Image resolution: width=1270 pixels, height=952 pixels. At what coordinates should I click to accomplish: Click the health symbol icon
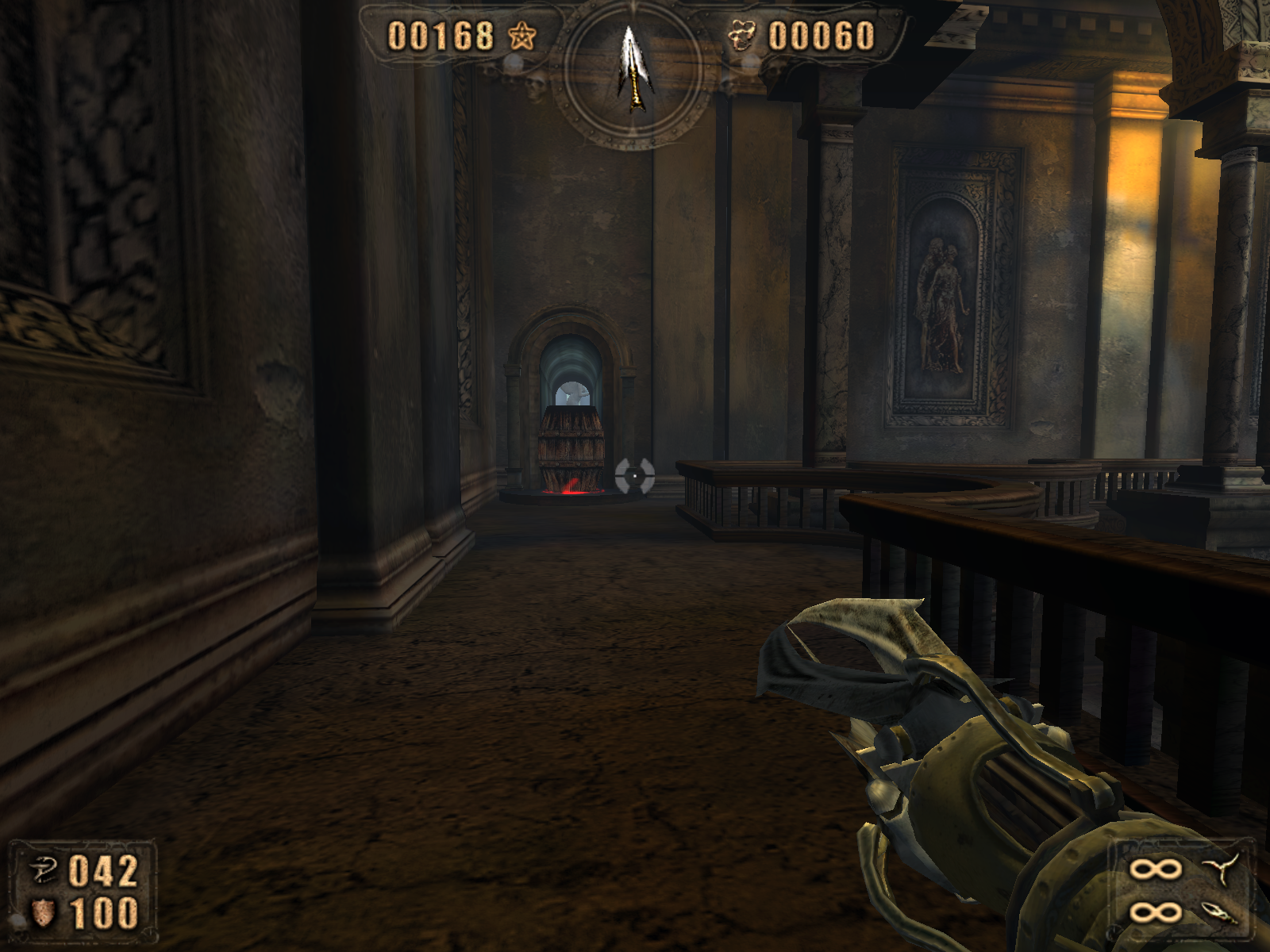(43, 870)
